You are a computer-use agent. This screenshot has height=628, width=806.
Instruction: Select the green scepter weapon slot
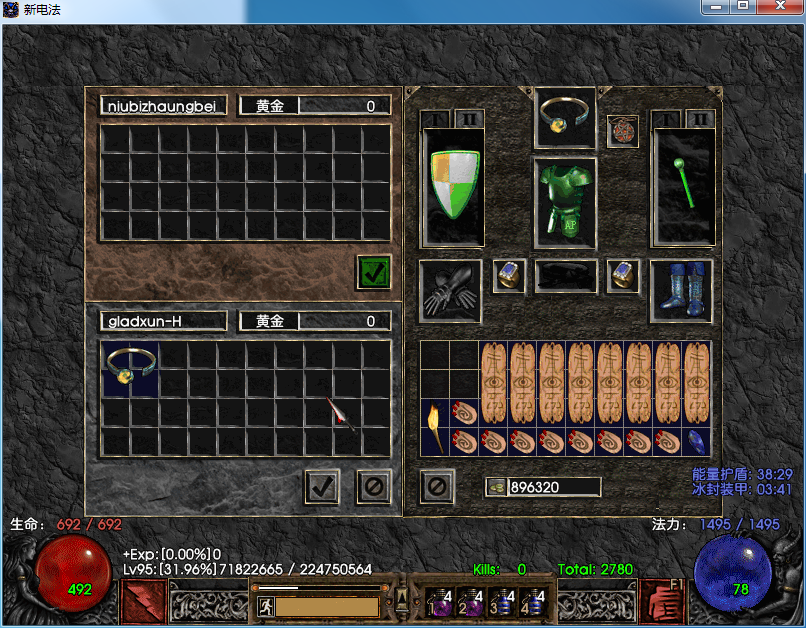(x=682, y=187)
